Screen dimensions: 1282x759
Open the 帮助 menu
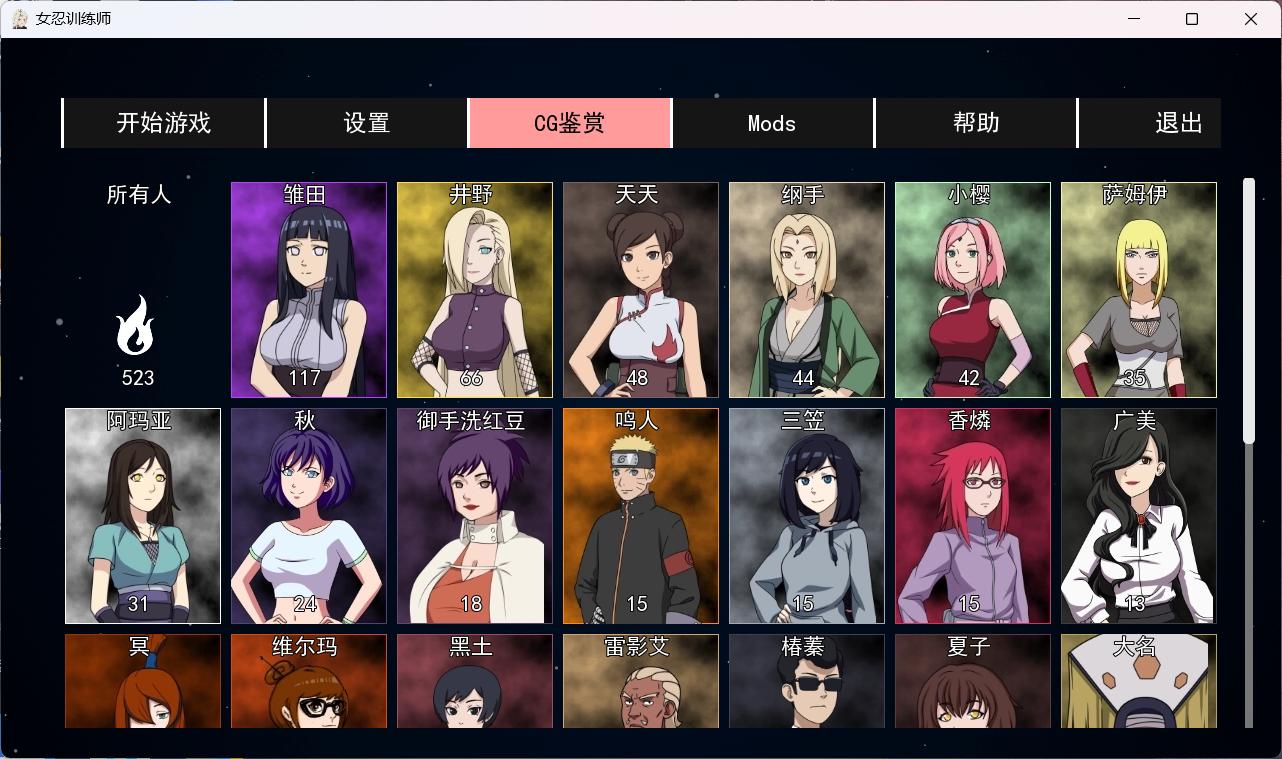975,122
